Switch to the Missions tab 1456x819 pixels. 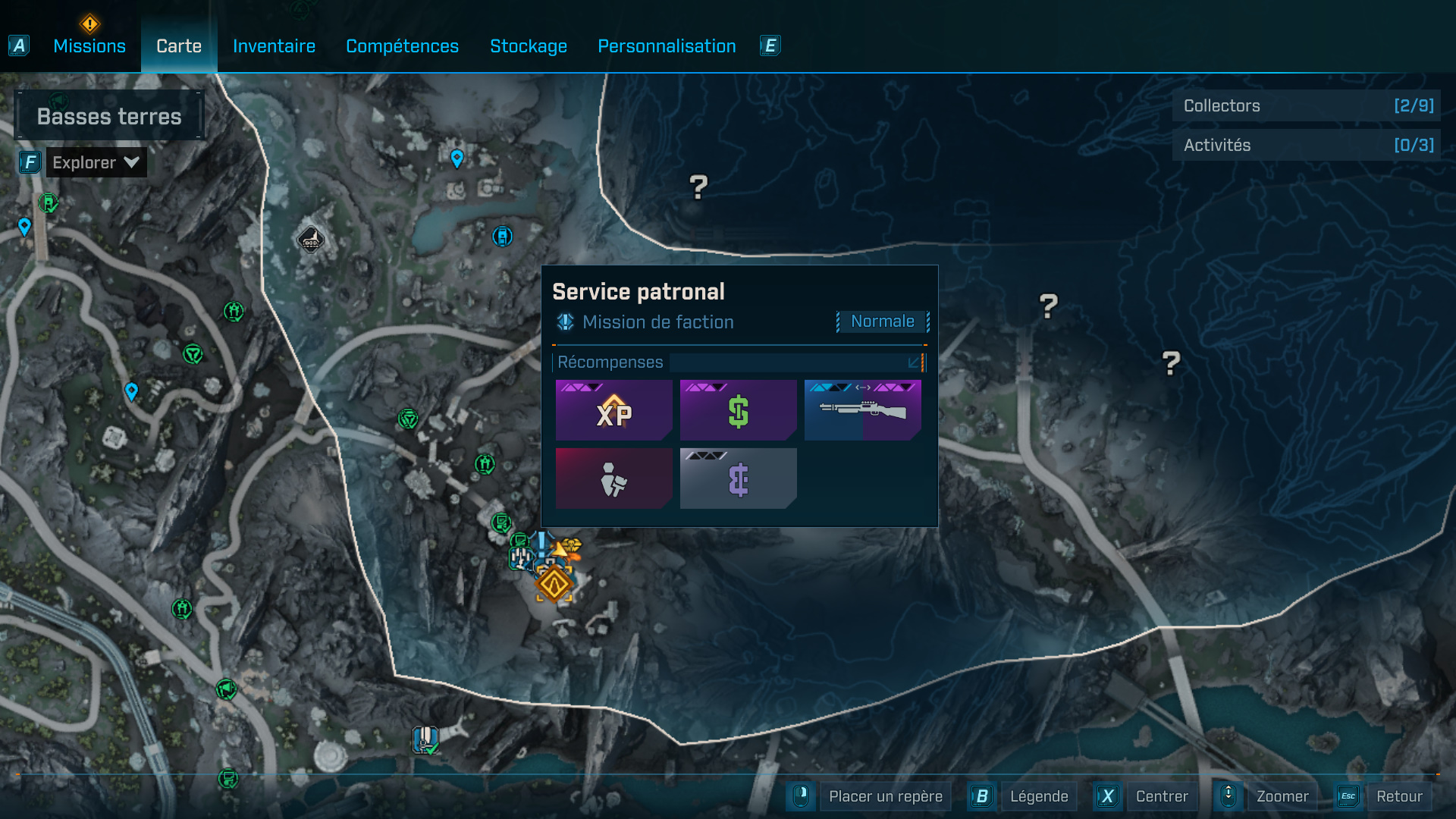[89, 46]
